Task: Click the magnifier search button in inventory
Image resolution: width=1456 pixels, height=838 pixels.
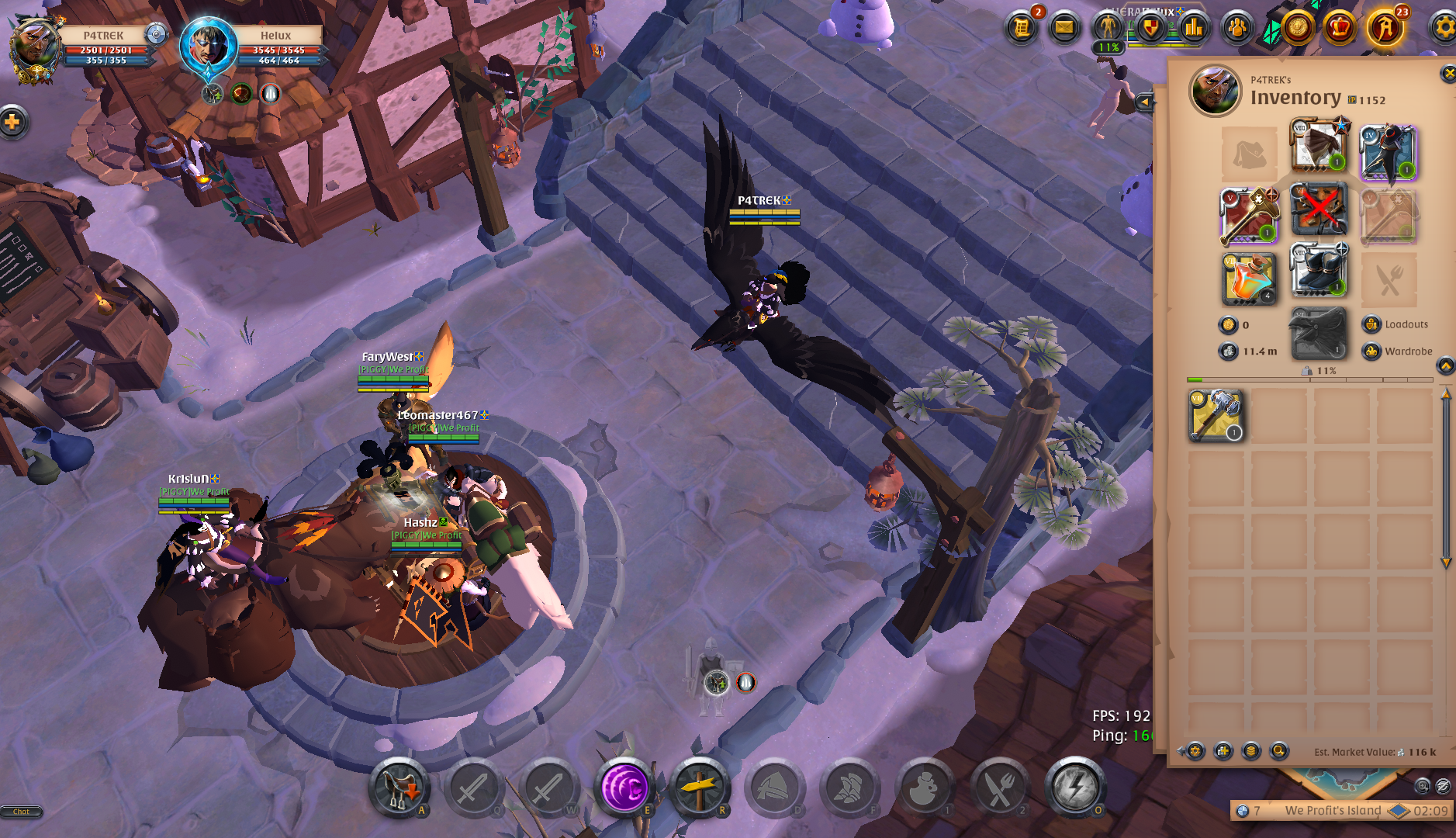Action: (x=1278, y=751)
